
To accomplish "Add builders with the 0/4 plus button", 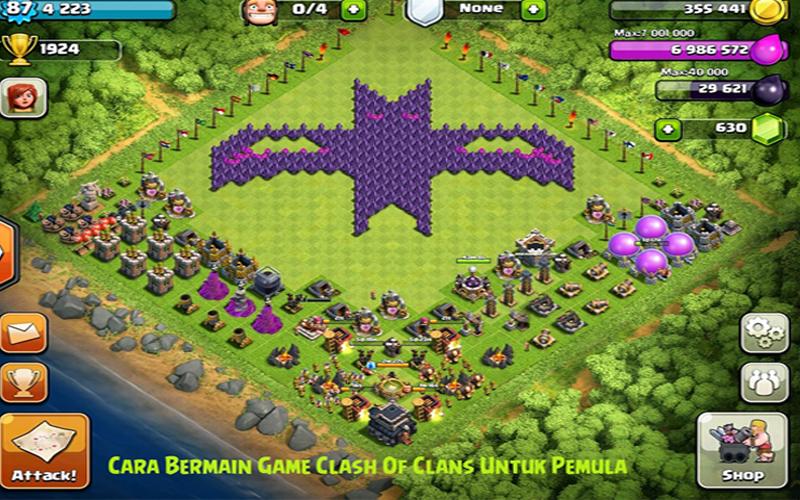I will pos(354,11).
